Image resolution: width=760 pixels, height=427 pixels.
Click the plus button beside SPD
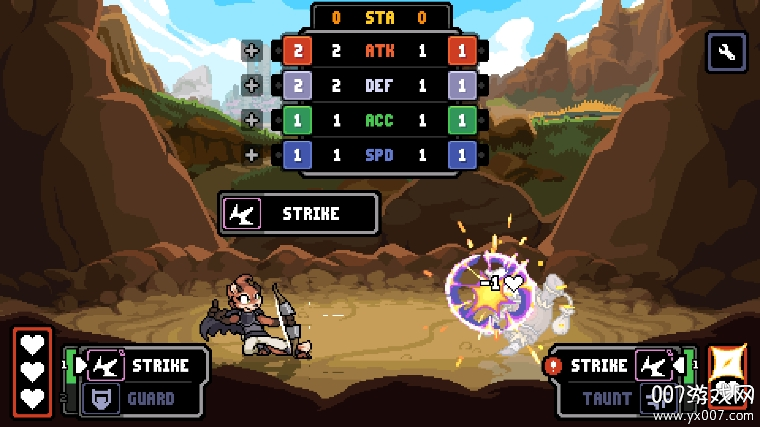tap(252, 155)
